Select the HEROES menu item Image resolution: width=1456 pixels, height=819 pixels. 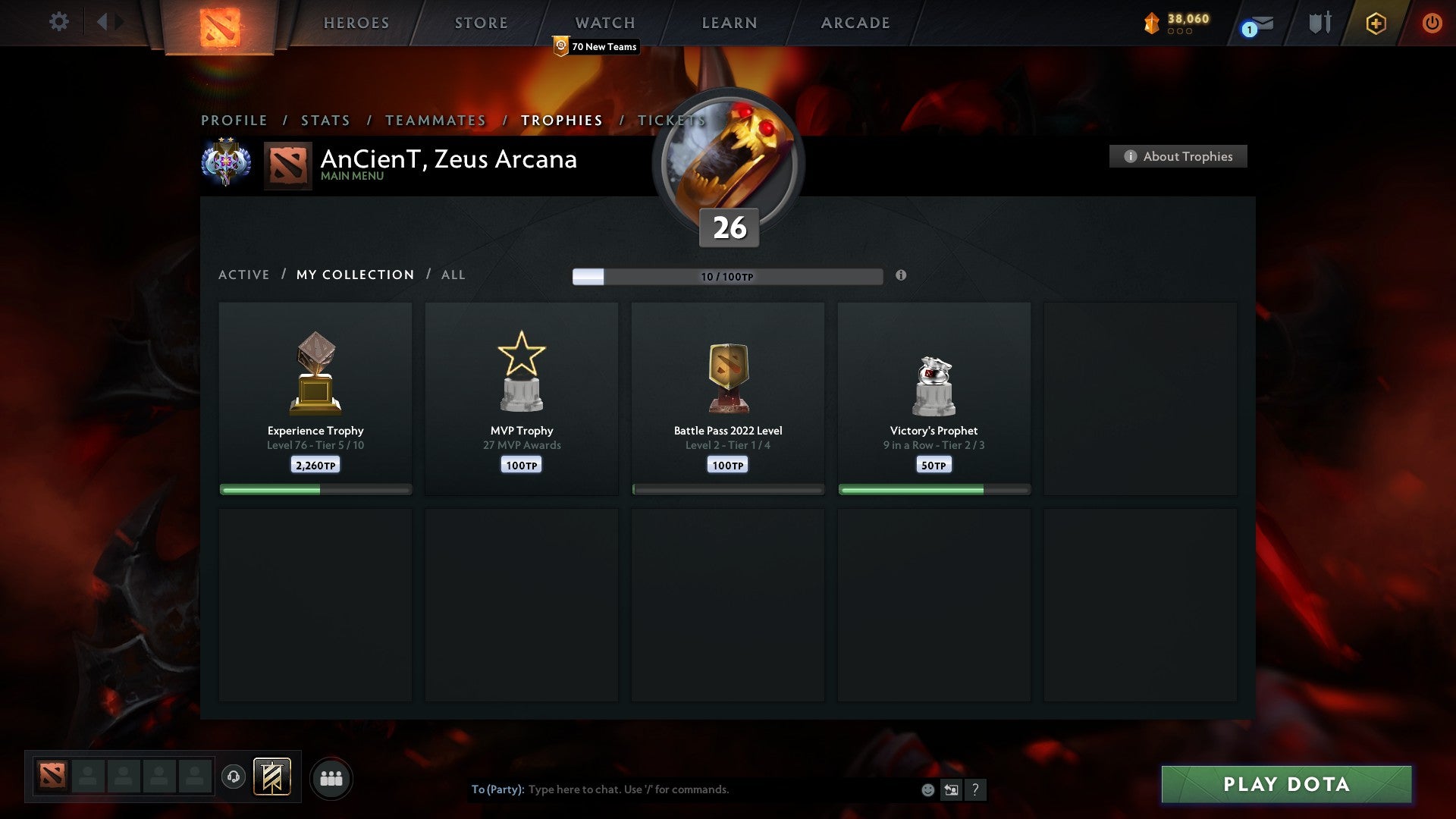[x=356, y=23]
